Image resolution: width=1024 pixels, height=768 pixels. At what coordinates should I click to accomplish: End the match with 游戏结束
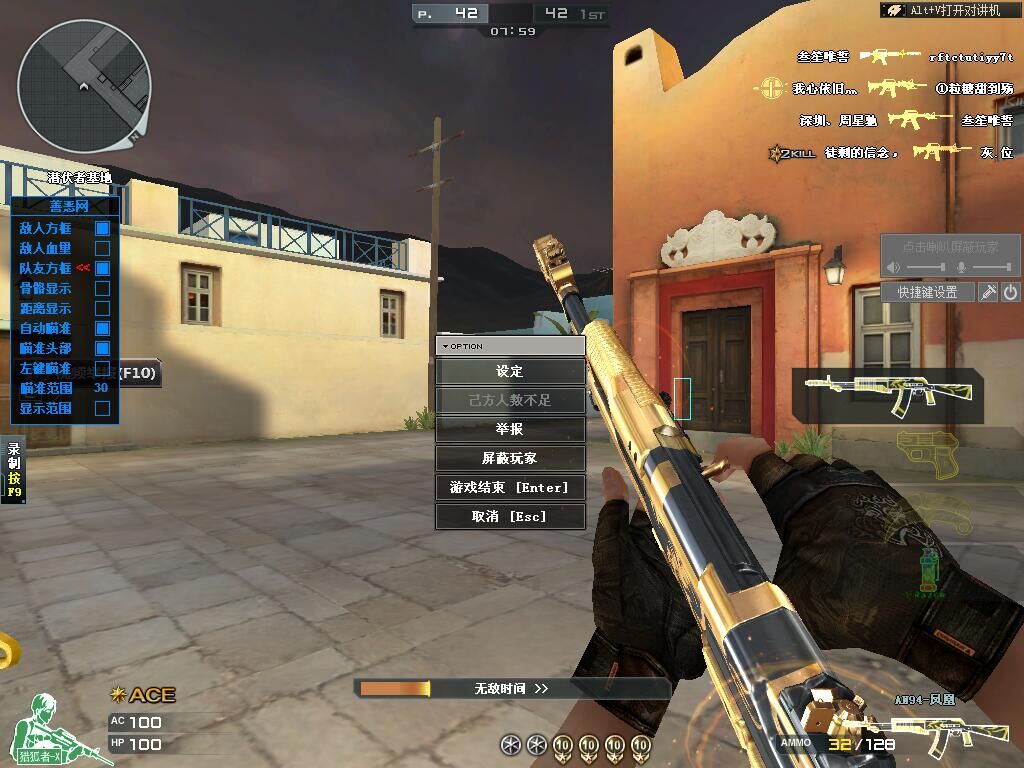click(x=510, y=487)
